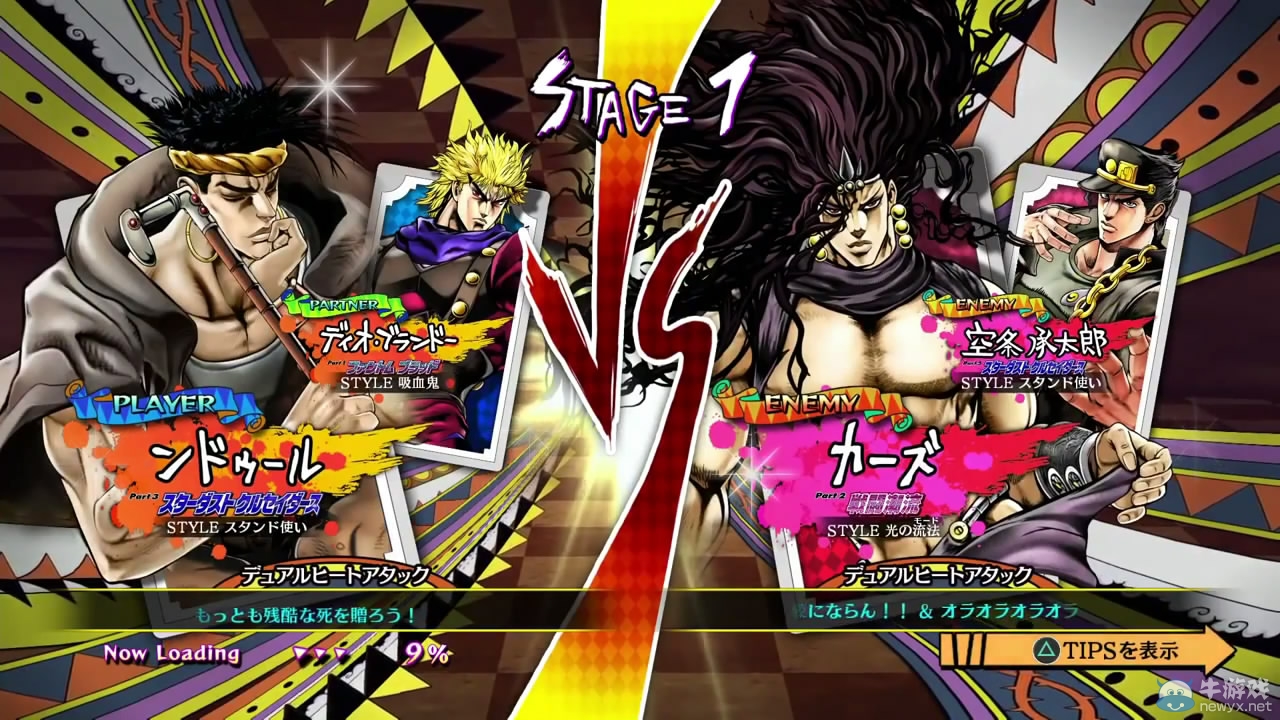
Task: Select the STAGE 1 title banner
Action: coord(640,95)
